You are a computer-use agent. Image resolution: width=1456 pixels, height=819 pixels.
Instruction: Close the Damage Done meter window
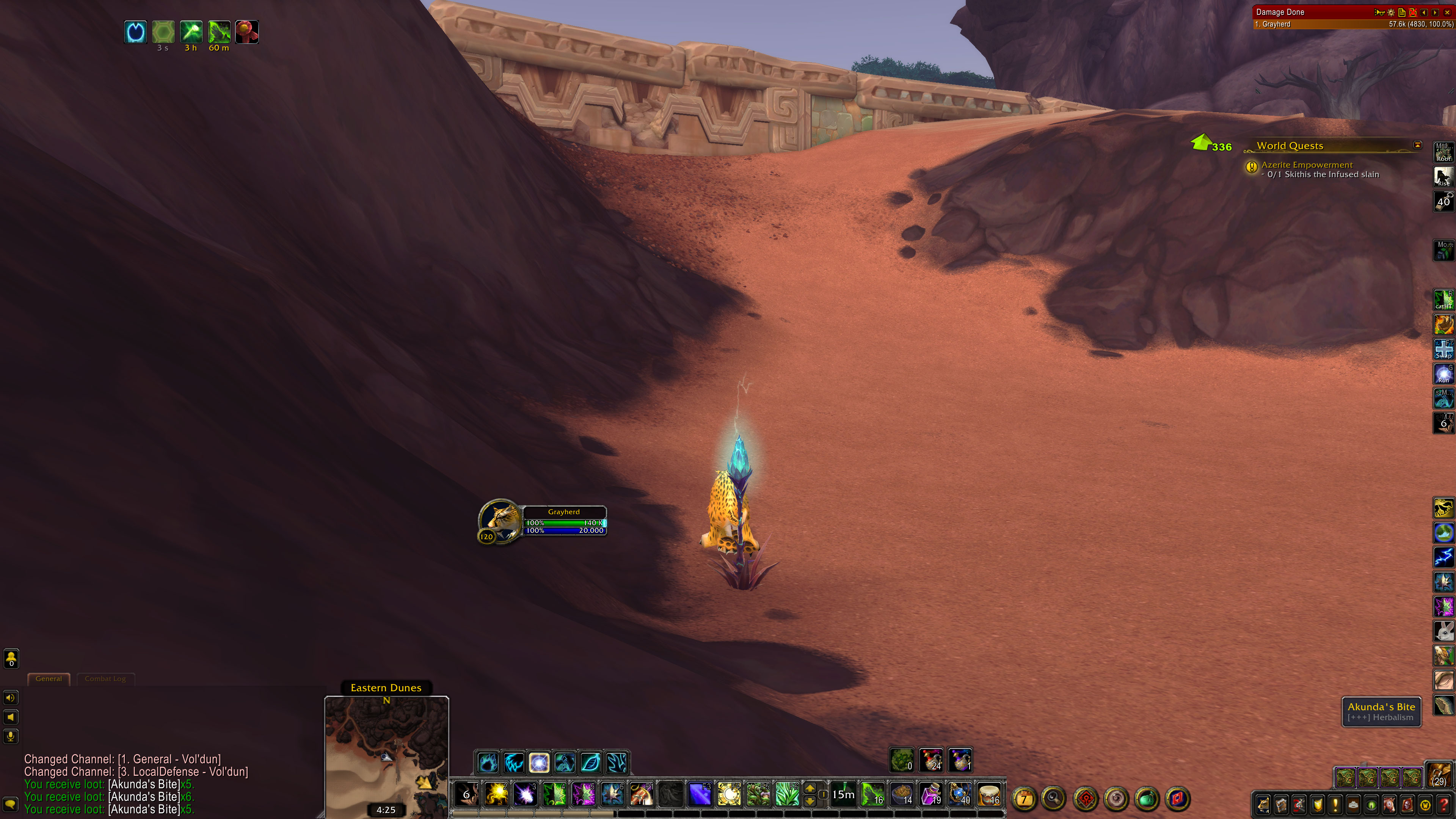click(1447, 12)
